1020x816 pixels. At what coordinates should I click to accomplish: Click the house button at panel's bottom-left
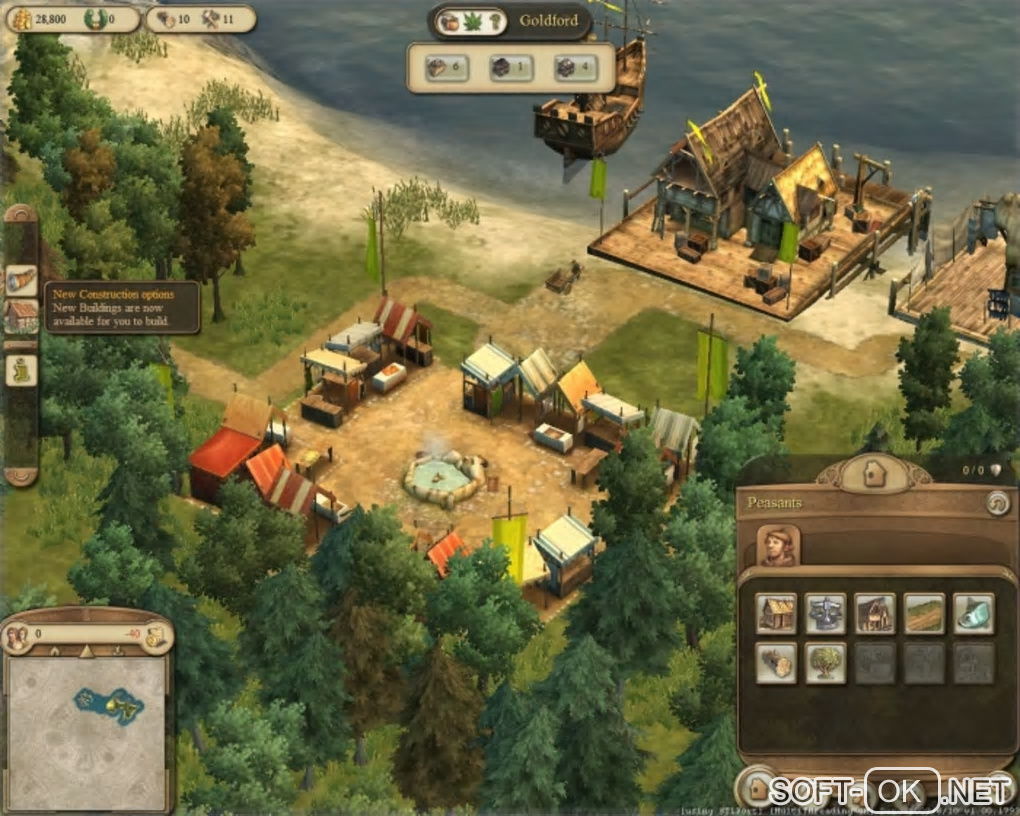coord(758,788)
